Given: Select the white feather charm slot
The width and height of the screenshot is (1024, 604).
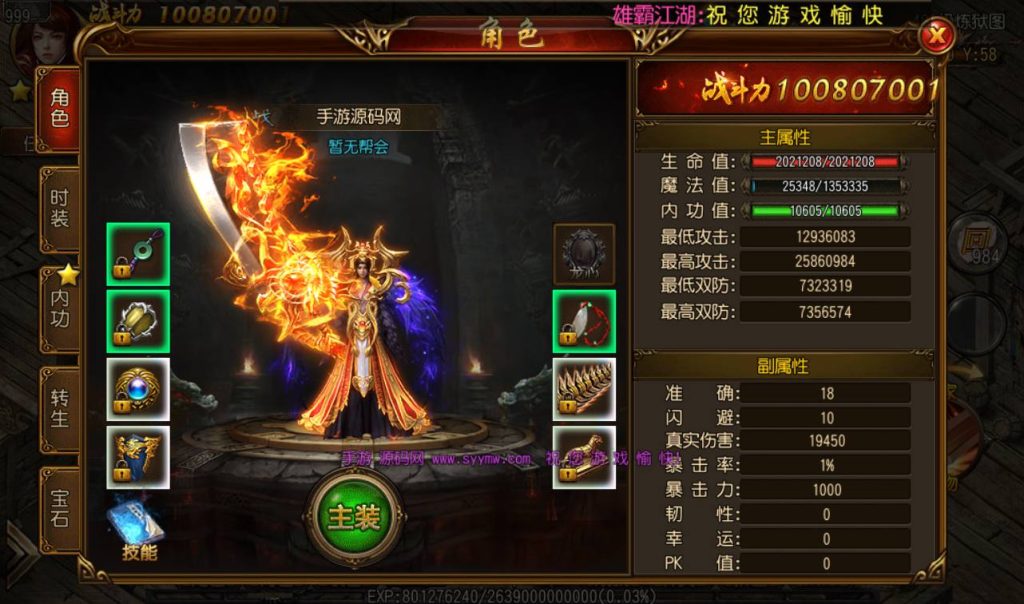Looking at the screenshot, I should coord(584,321).
